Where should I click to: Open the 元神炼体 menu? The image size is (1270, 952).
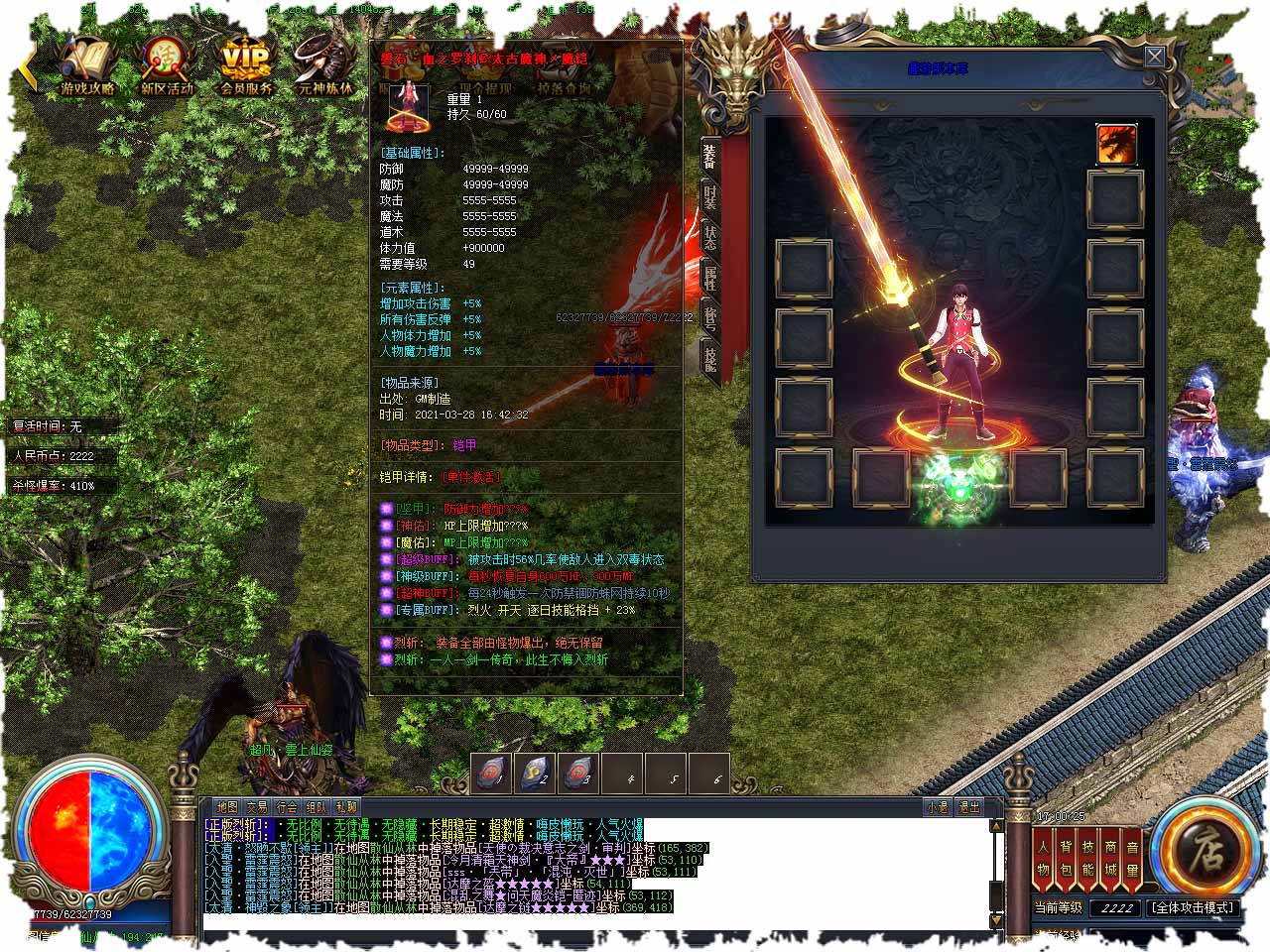[324, 65]
